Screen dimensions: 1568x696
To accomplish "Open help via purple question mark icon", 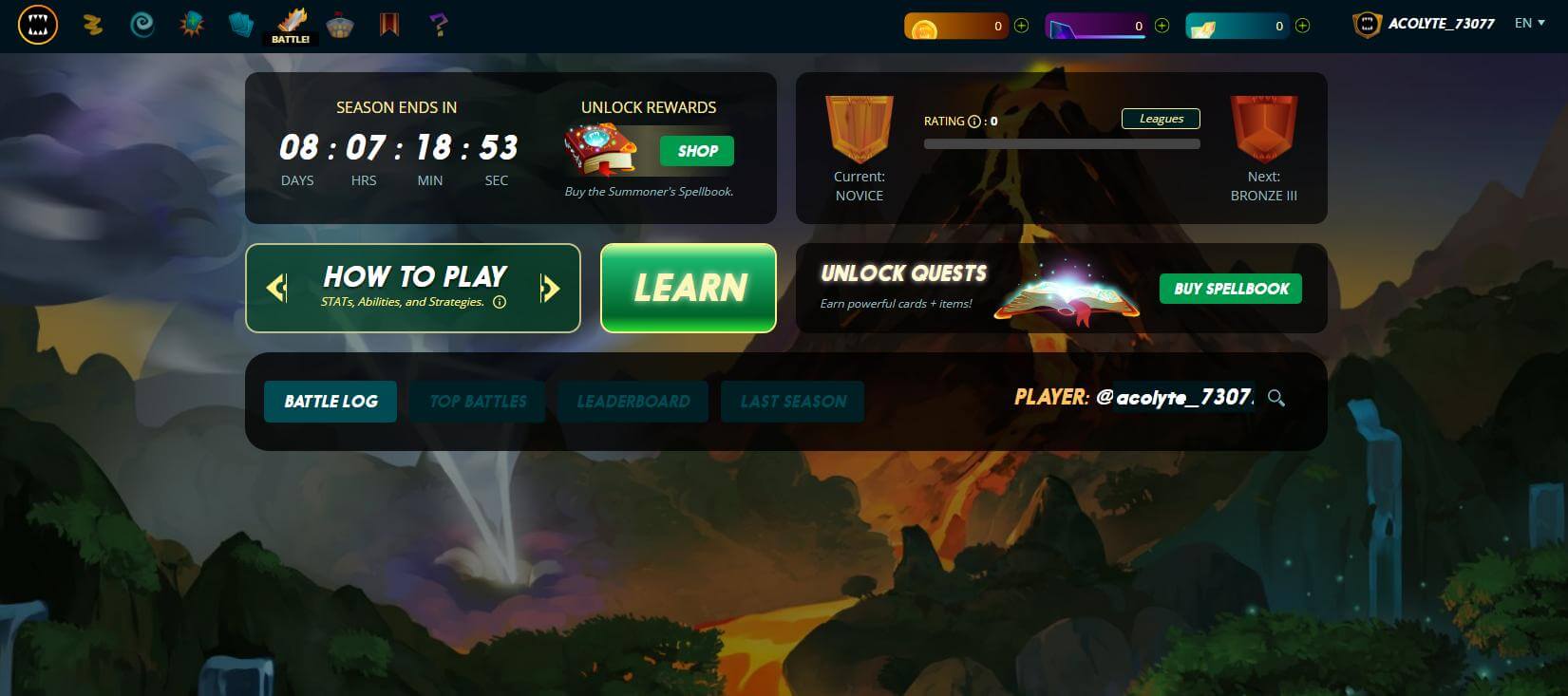I will click(x=437, y=25).
